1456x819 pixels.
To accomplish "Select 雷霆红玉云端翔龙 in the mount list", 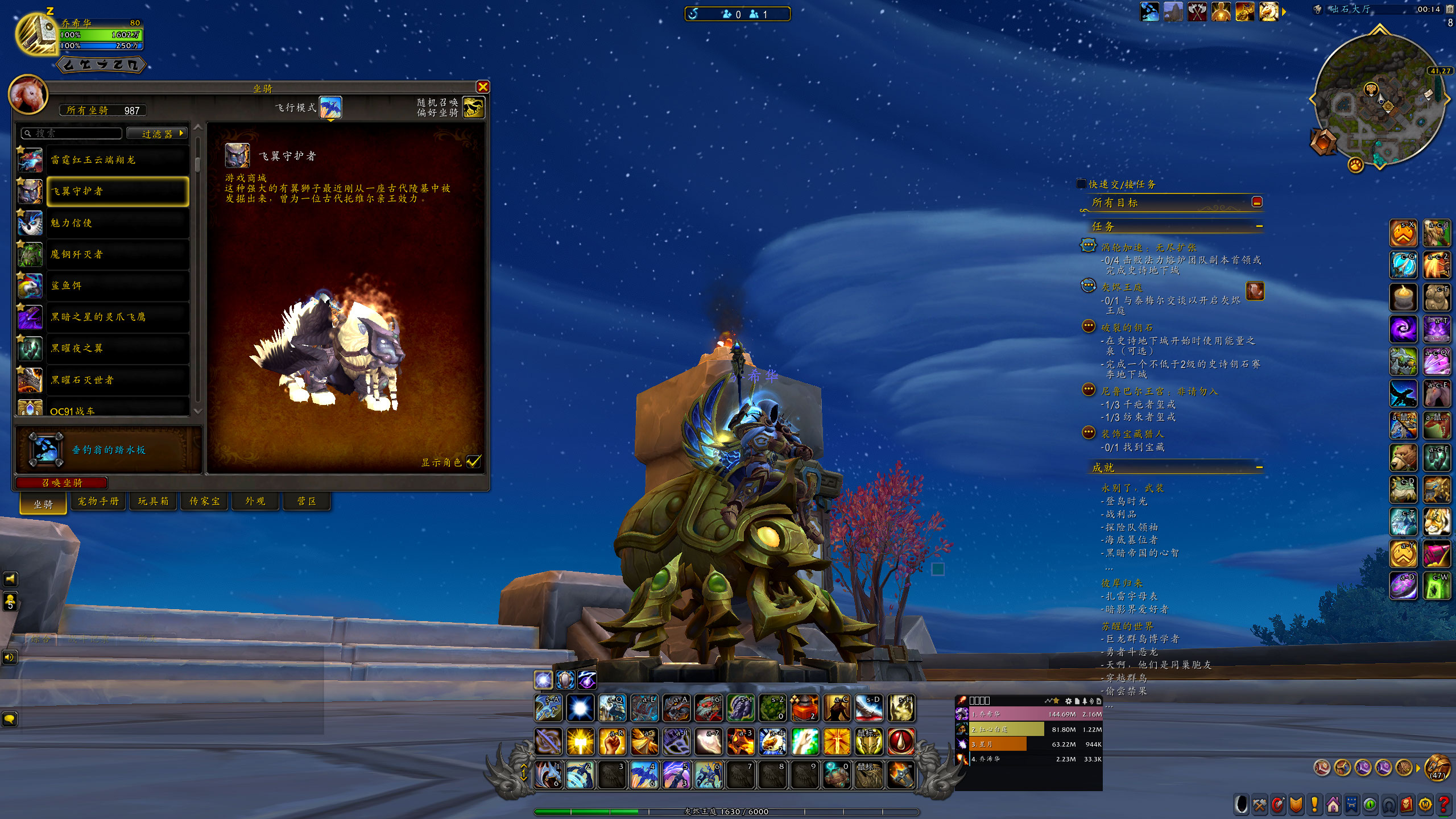I will point(117,160).
